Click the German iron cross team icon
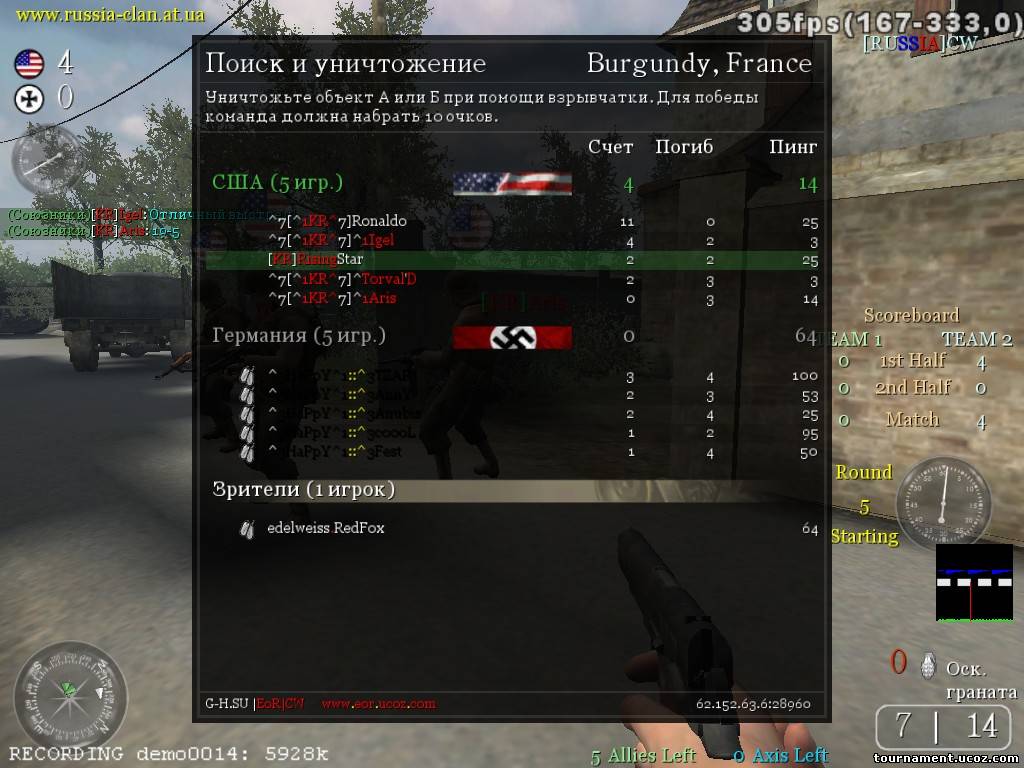Image resolution: width=1024 pixels, height=768 pixels. click(x=29, y=98)
